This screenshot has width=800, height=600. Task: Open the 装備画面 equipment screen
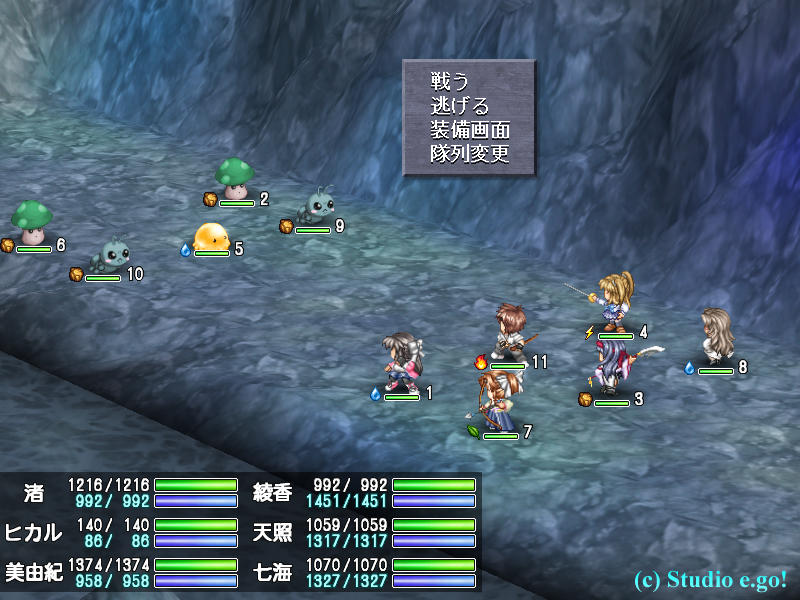(x=470, y=130)
